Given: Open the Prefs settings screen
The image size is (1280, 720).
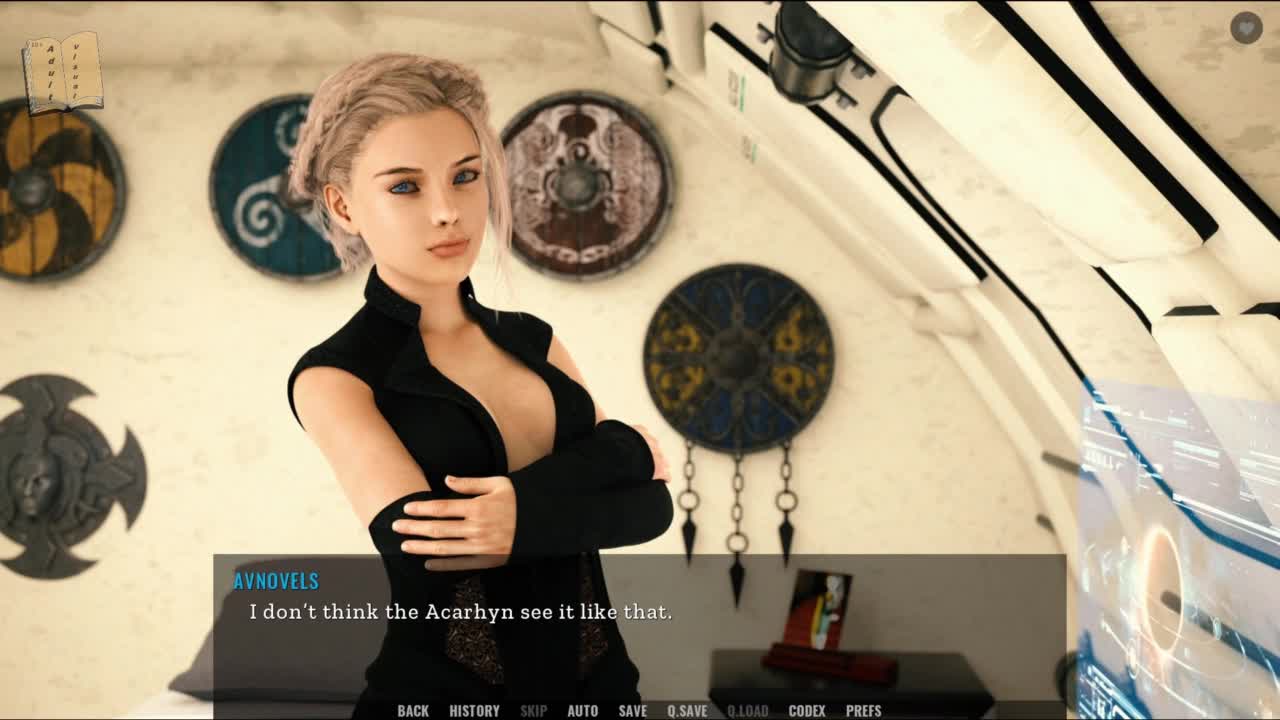Looking at the screenshot, I should tap(863, 710).
